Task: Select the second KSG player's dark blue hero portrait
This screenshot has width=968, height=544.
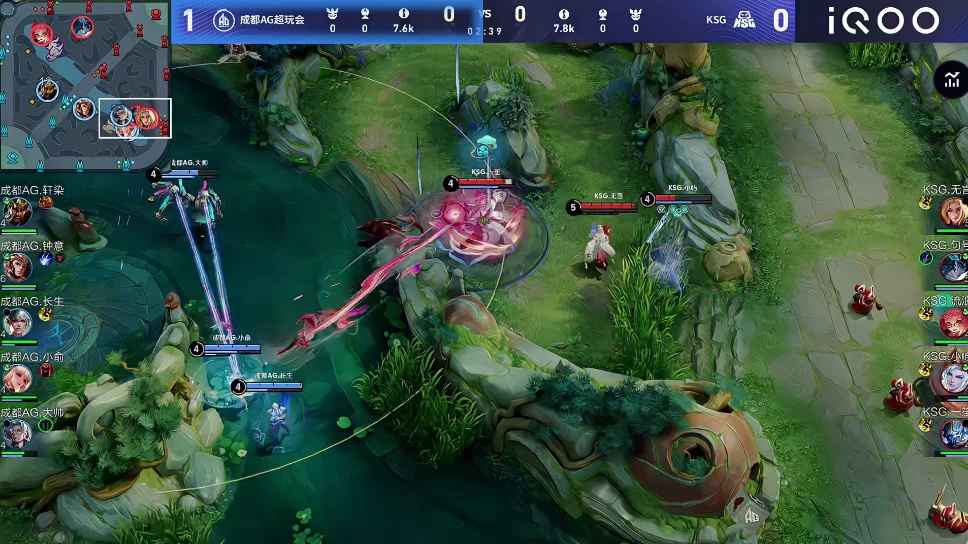Action: [953, 267]
